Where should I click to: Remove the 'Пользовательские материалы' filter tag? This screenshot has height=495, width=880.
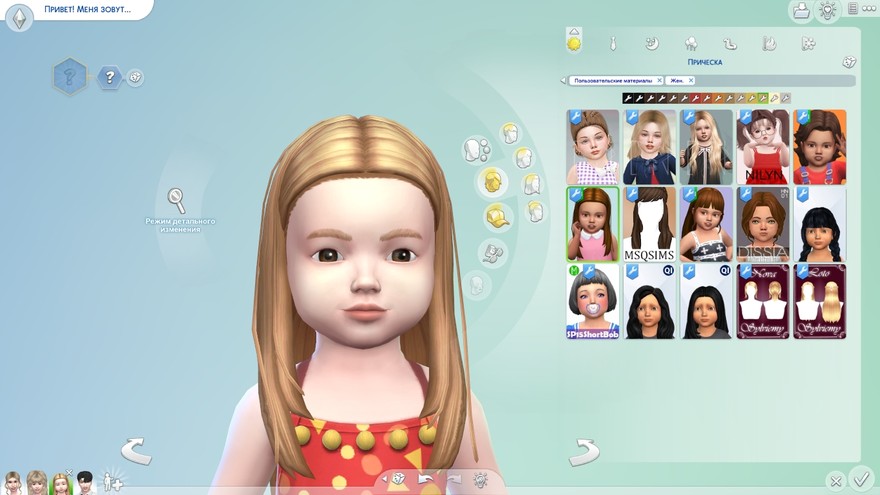click(x=660, y=80)
